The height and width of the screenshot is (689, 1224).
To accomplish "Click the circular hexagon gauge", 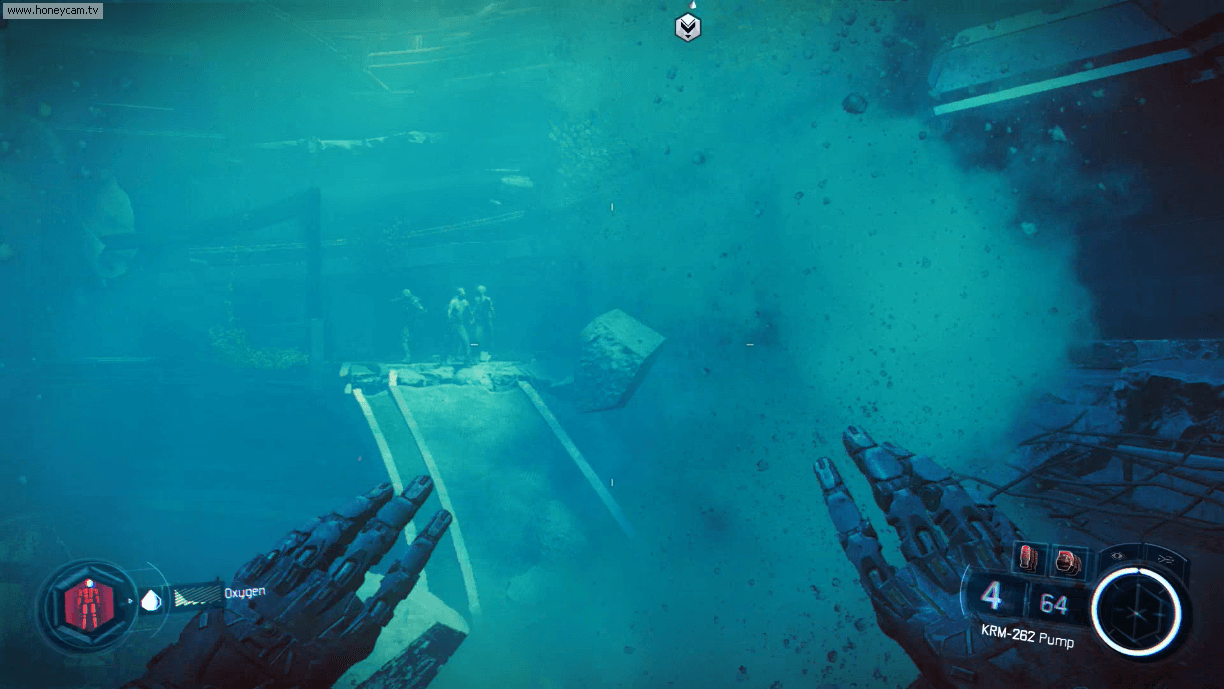I will (1138, 610).
